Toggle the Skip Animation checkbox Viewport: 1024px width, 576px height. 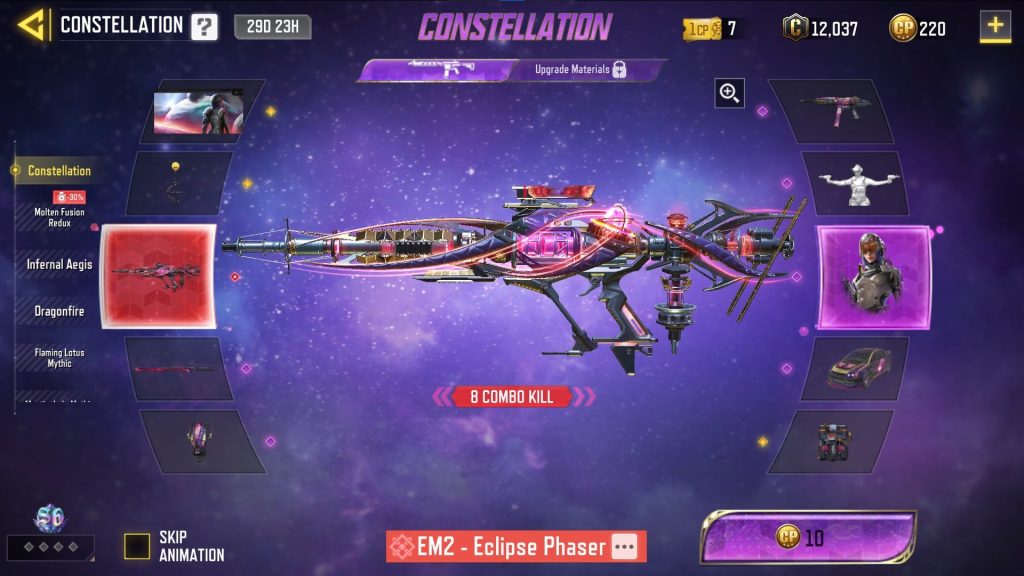(x=137, y=546)
